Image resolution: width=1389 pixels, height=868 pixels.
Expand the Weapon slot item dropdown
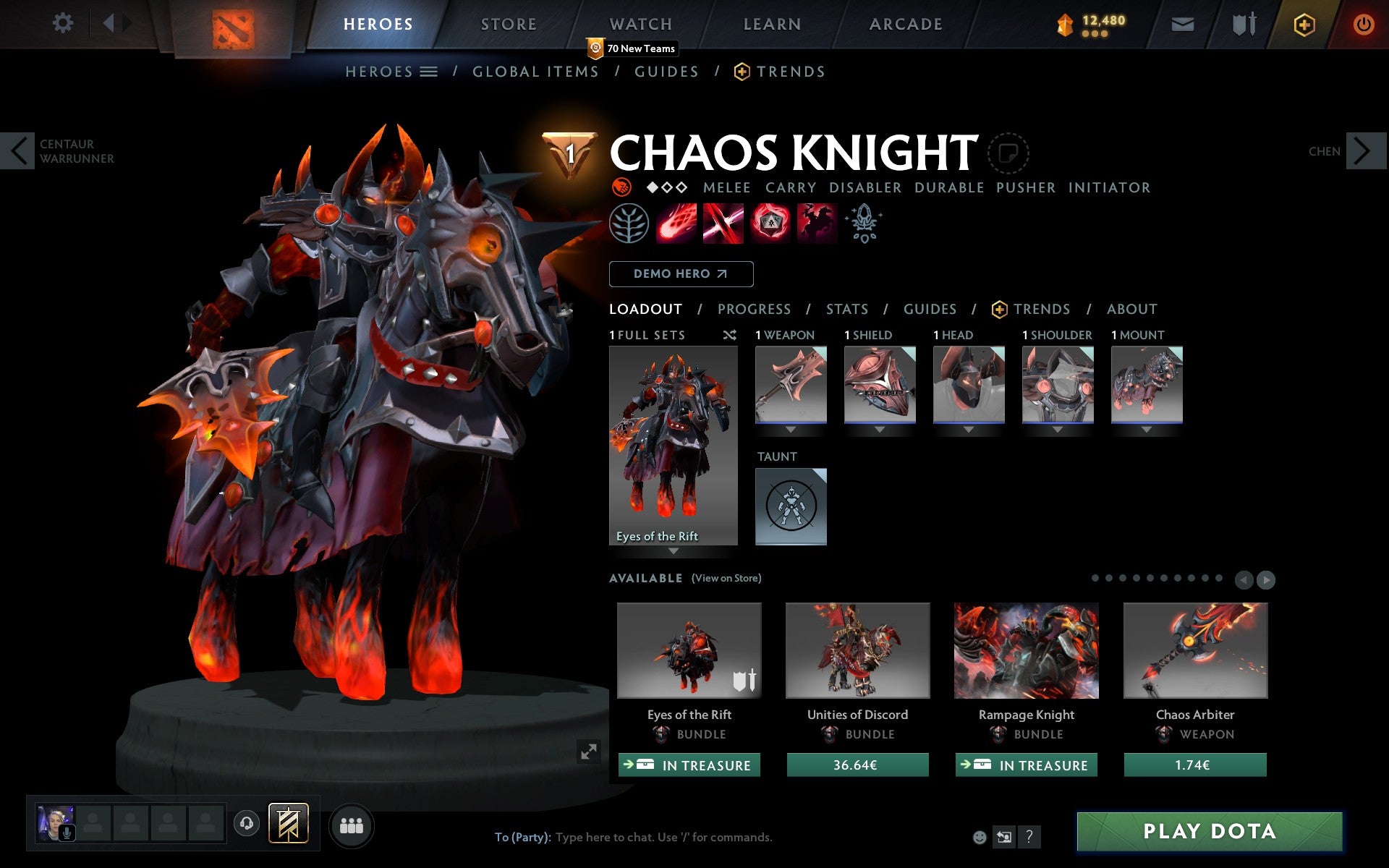(x=790, y=428)
